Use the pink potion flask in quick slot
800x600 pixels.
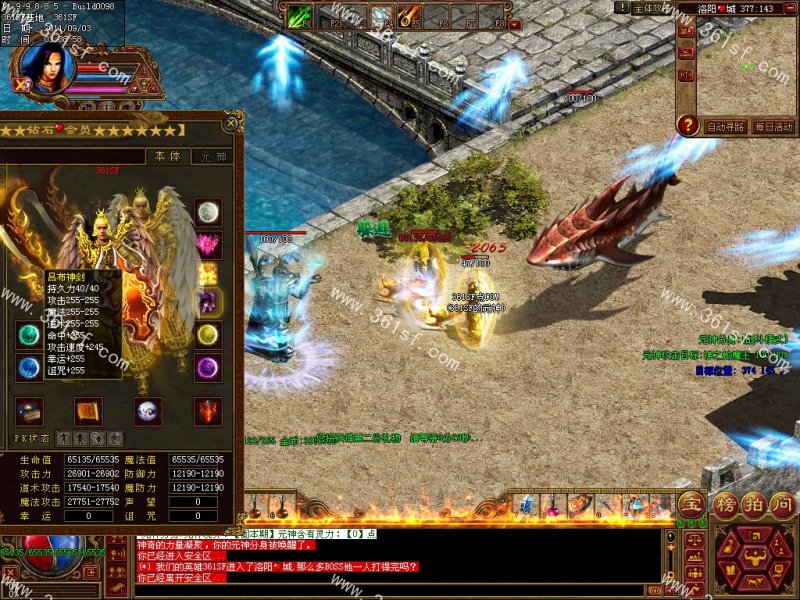553,506
